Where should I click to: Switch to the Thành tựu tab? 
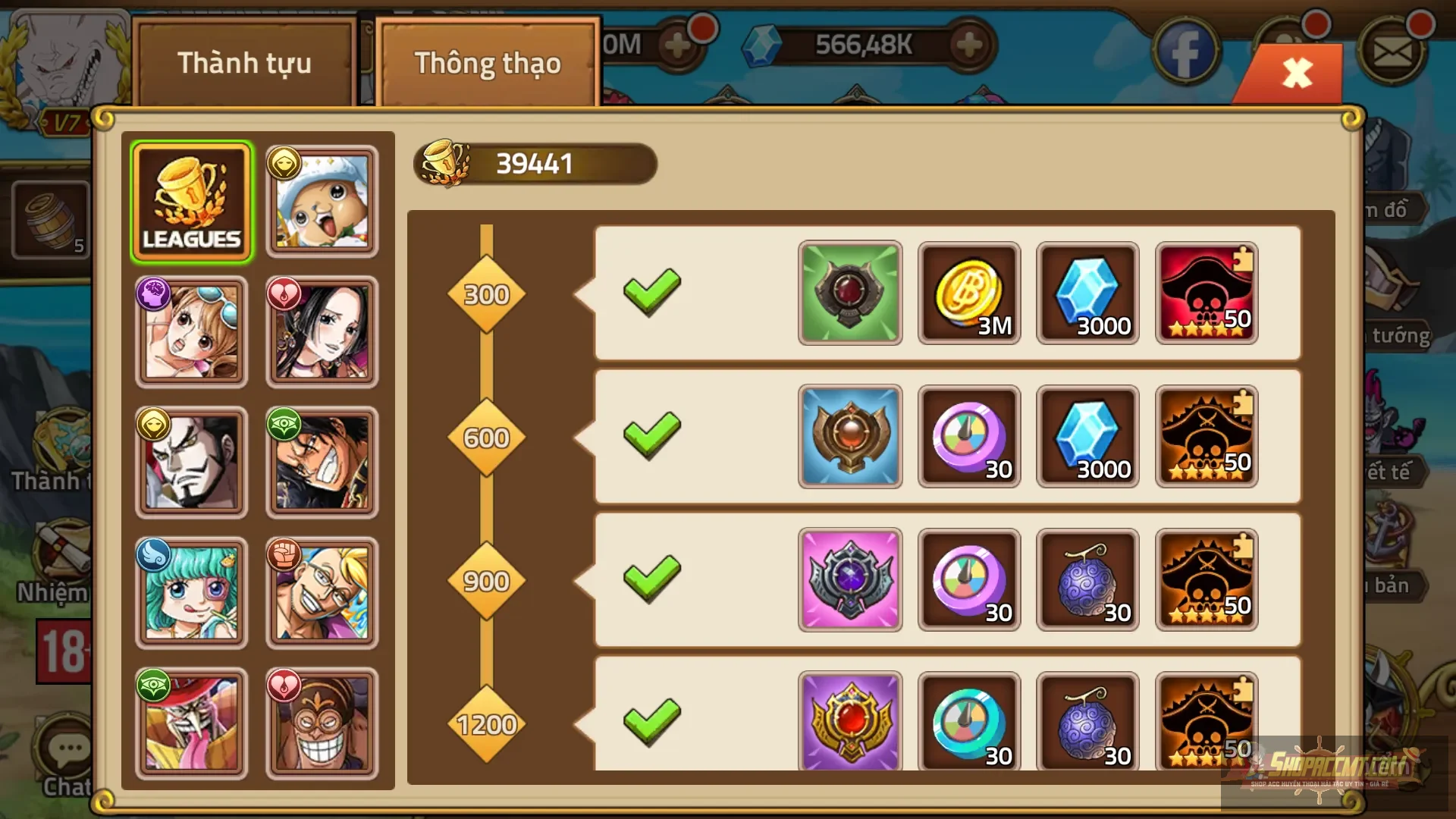(x=244, y=64)
